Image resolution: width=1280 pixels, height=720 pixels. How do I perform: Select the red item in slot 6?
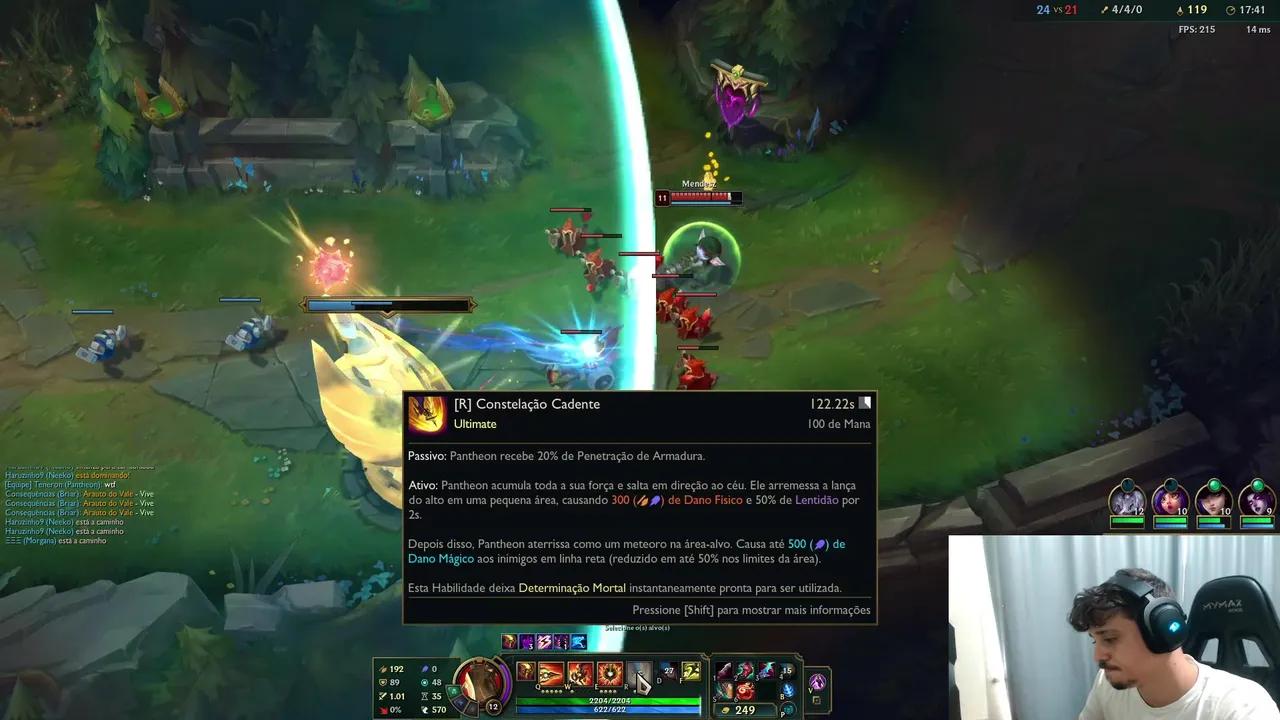[x=745, y=689]
